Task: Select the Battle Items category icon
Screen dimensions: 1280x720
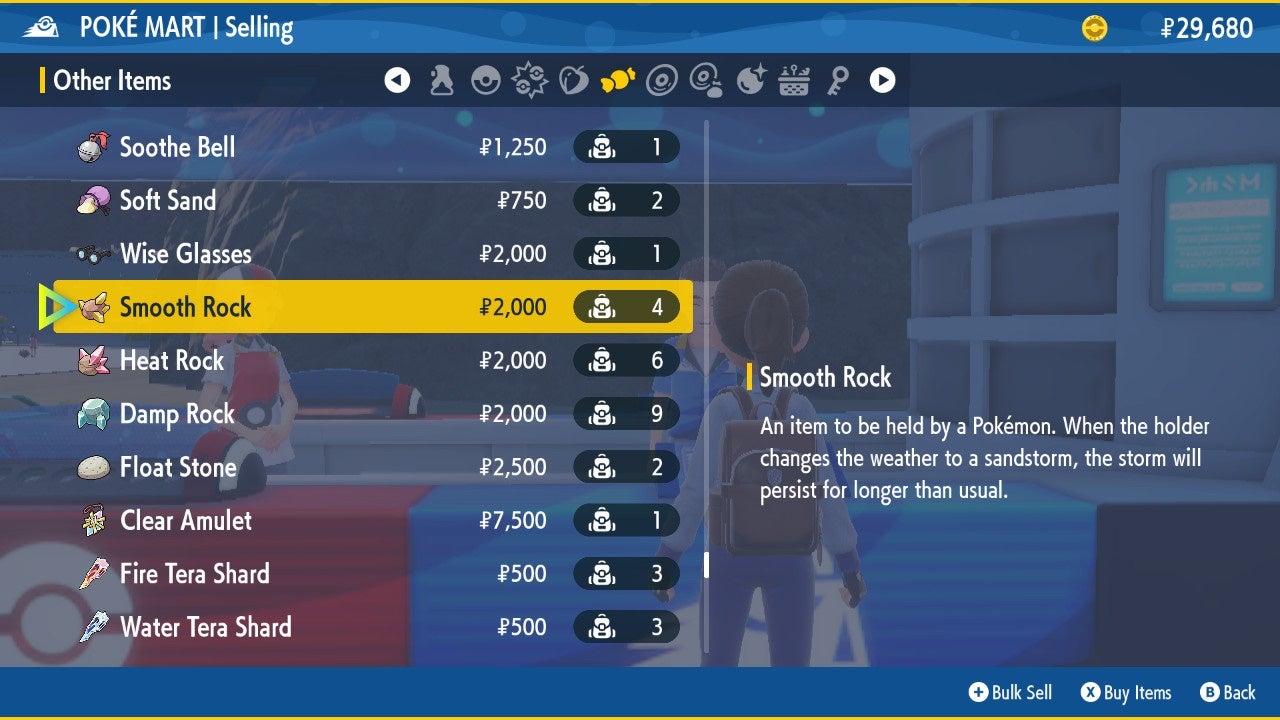Action: click(x=529, y=80)
